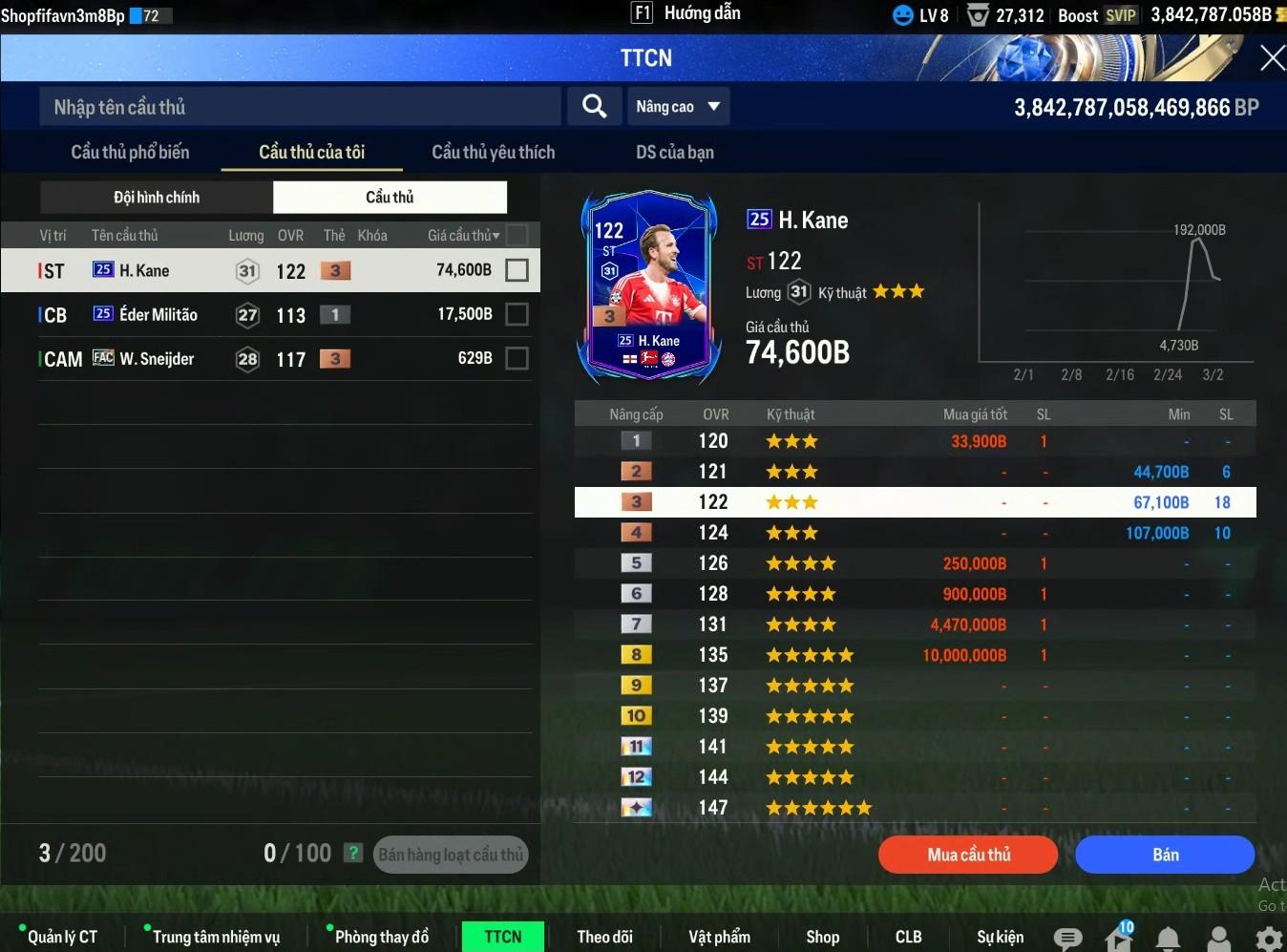Click the magnifying glass search button
This screenshot has height=952, width=1287.
point(594,107)
